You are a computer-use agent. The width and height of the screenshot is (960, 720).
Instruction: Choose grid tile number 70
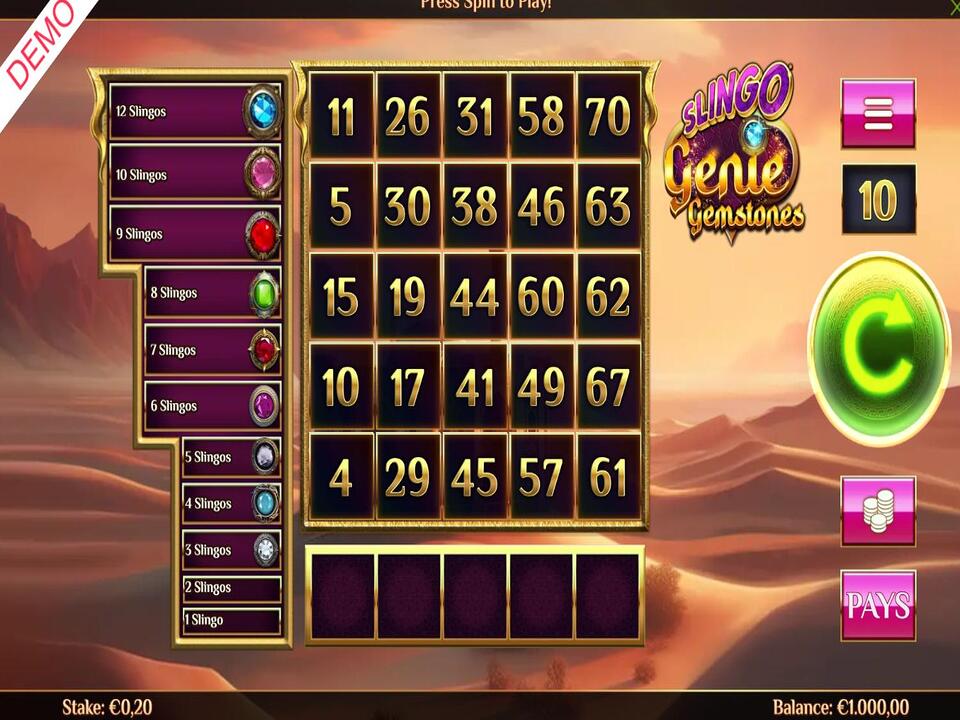(608, 117)
